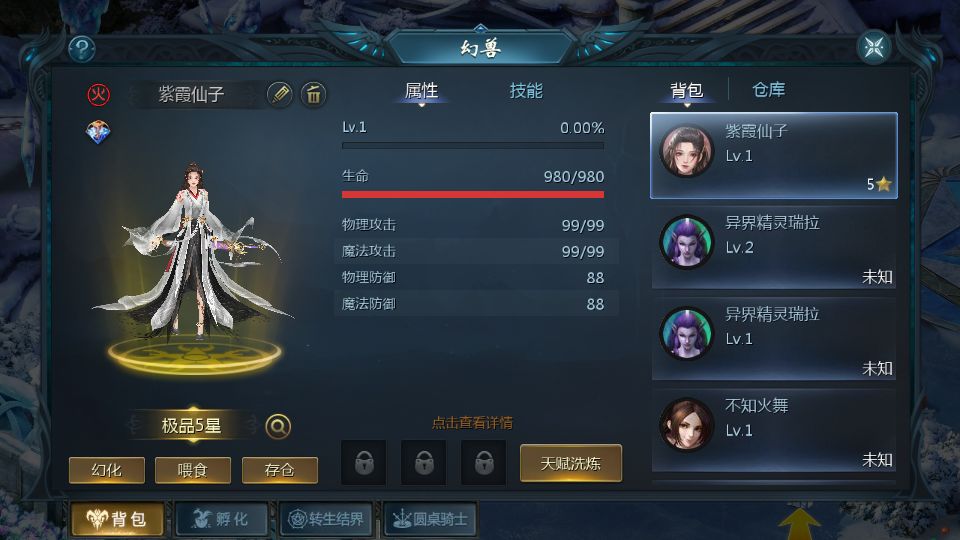Image resolution: width=960 pixels, height=540 pixels.
Task: Close the 幻兽 panel
Action: point(874,47)
